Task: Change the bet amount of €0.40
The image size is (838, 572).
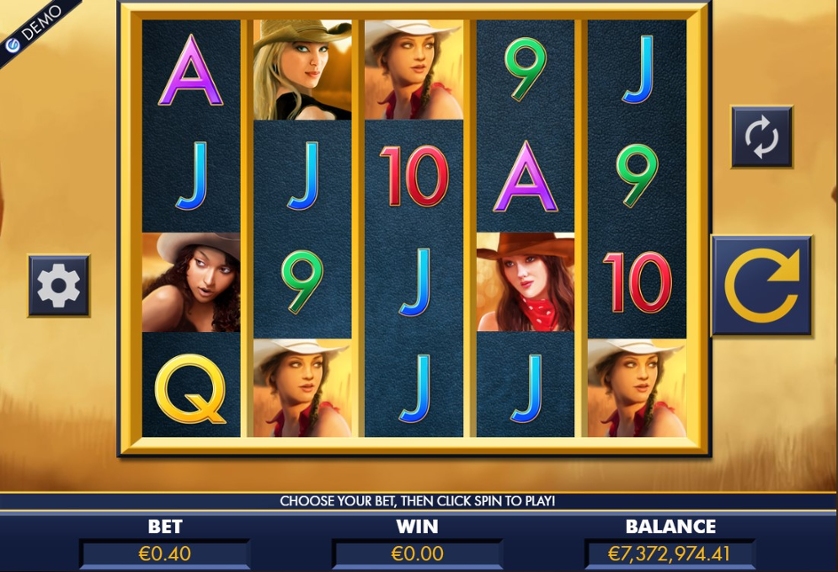Action: 165,553
